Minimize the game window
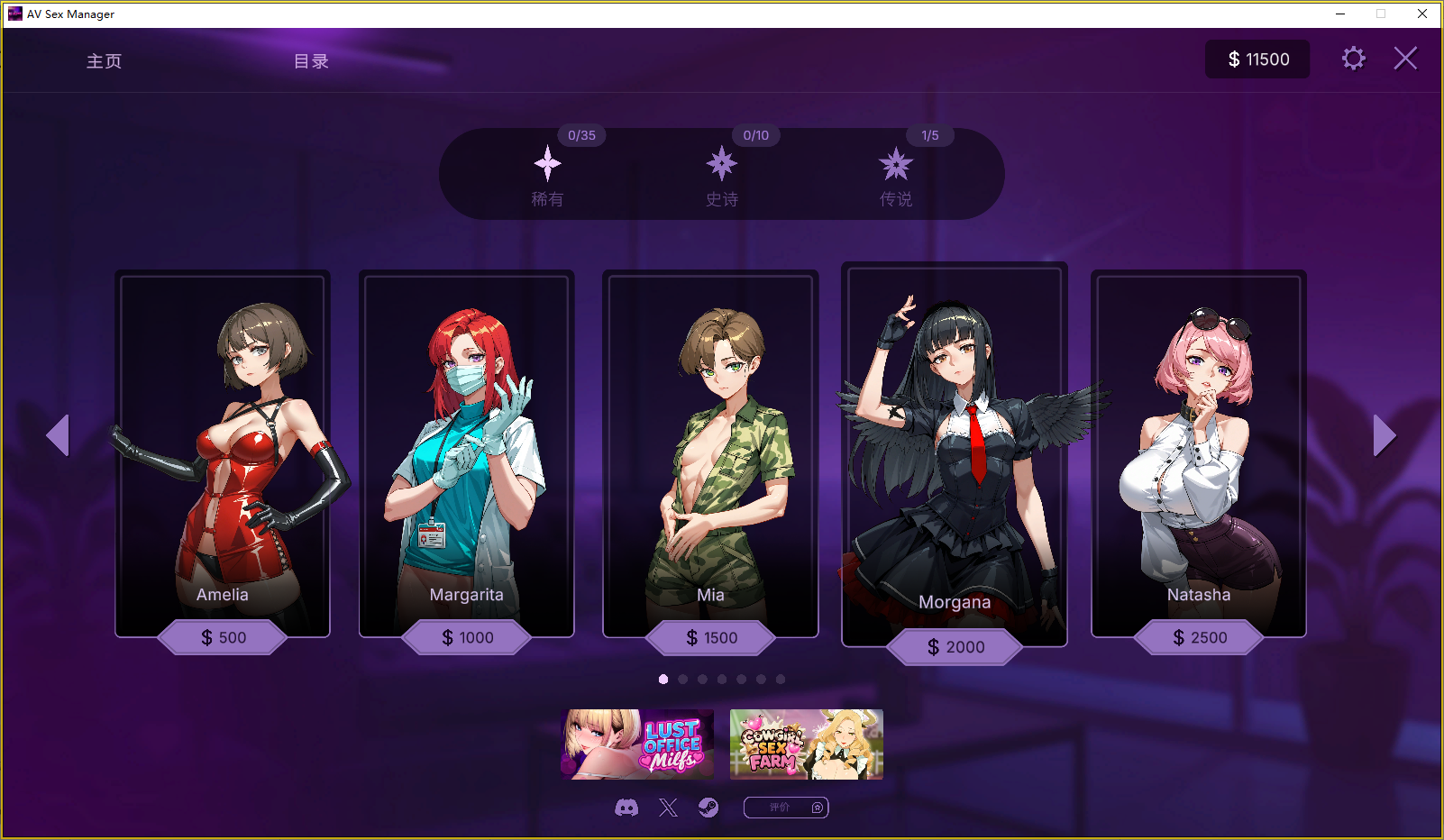This screenshot has width=1444, height=840. [1340, 14]
